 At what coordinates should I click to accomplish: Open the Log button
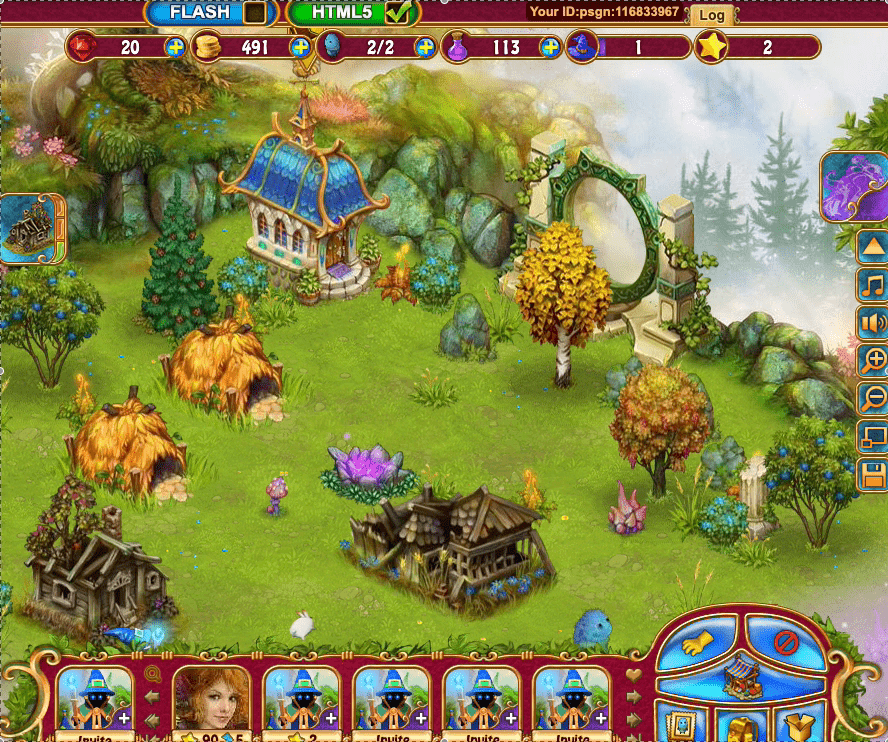[712, 15]
